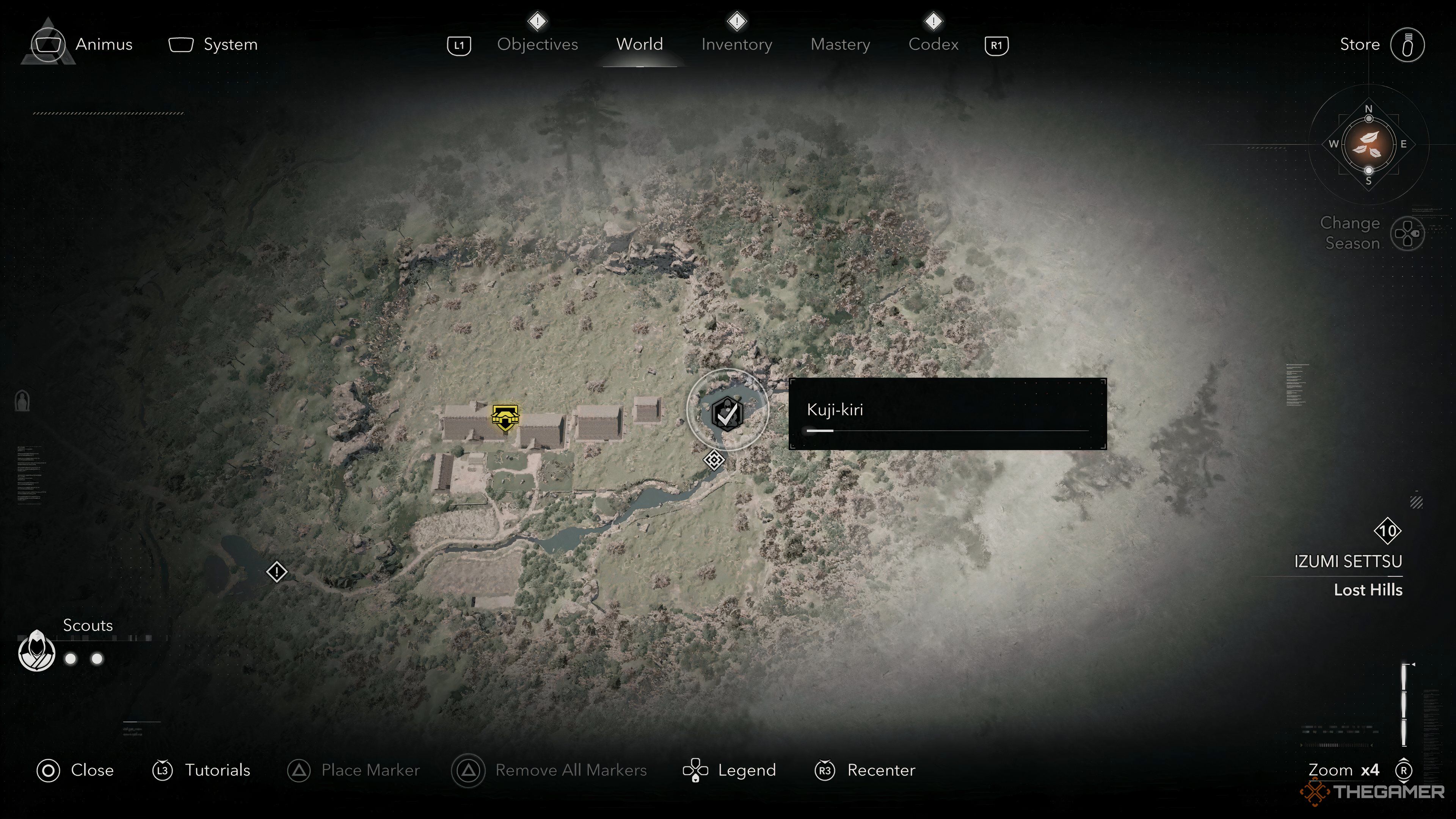
Task: Open the Inventory tab
Action: click(x=736, y=44)
